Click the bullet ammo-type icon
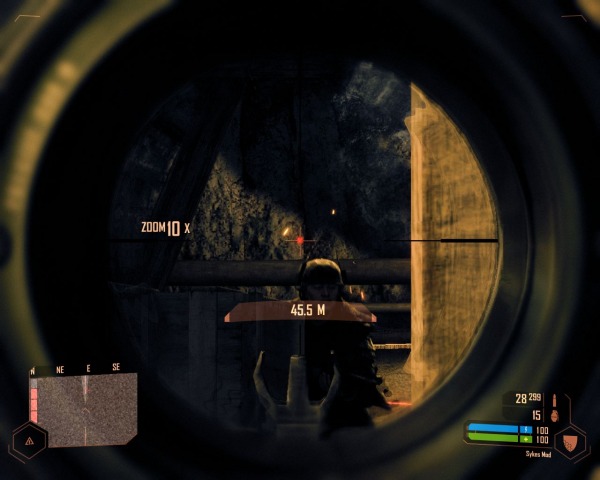This screenshot has height=480, width=600. [553, 399]
